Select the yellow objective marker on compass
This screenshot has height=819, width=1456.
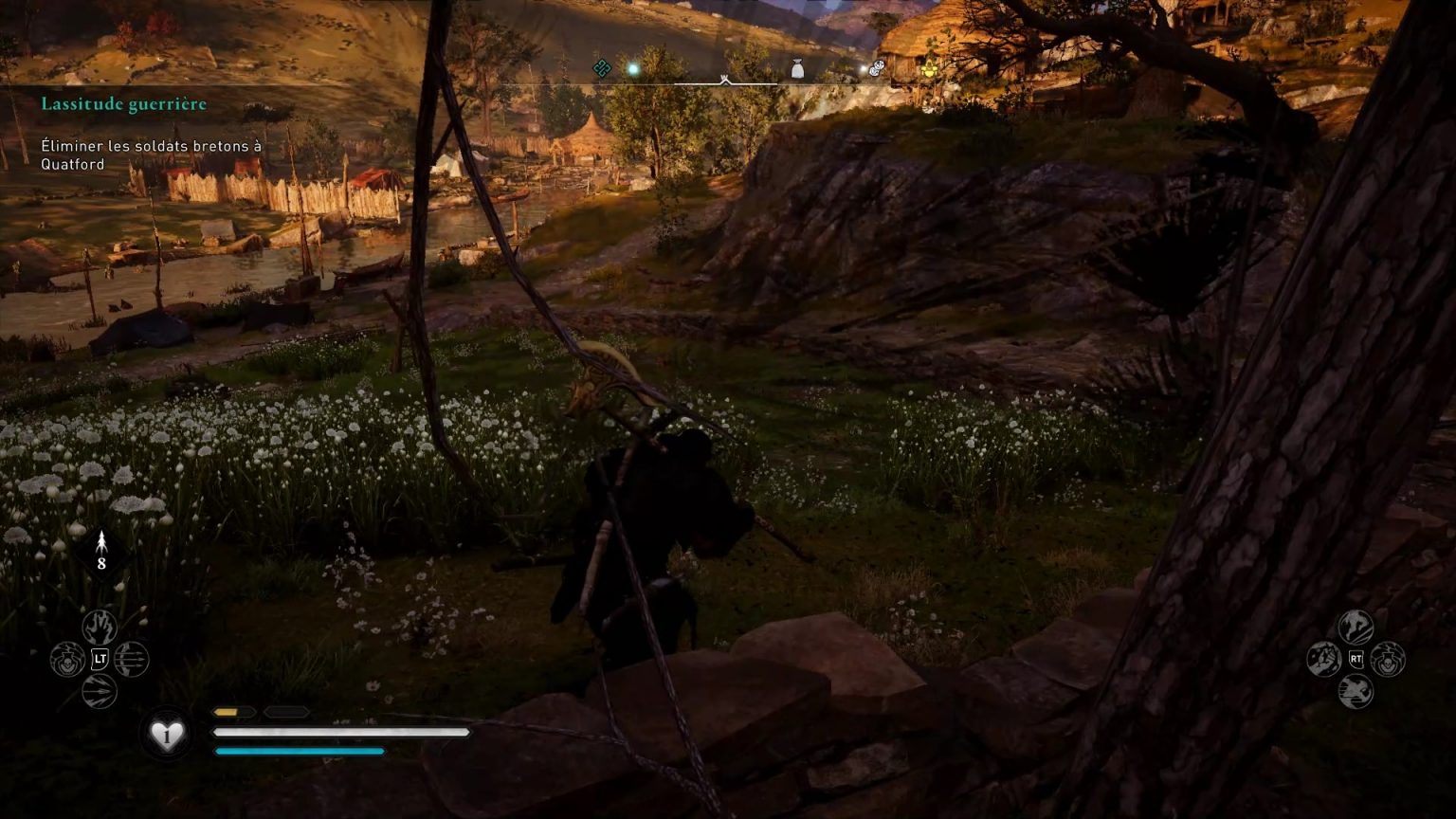click(x=929, y=68)
